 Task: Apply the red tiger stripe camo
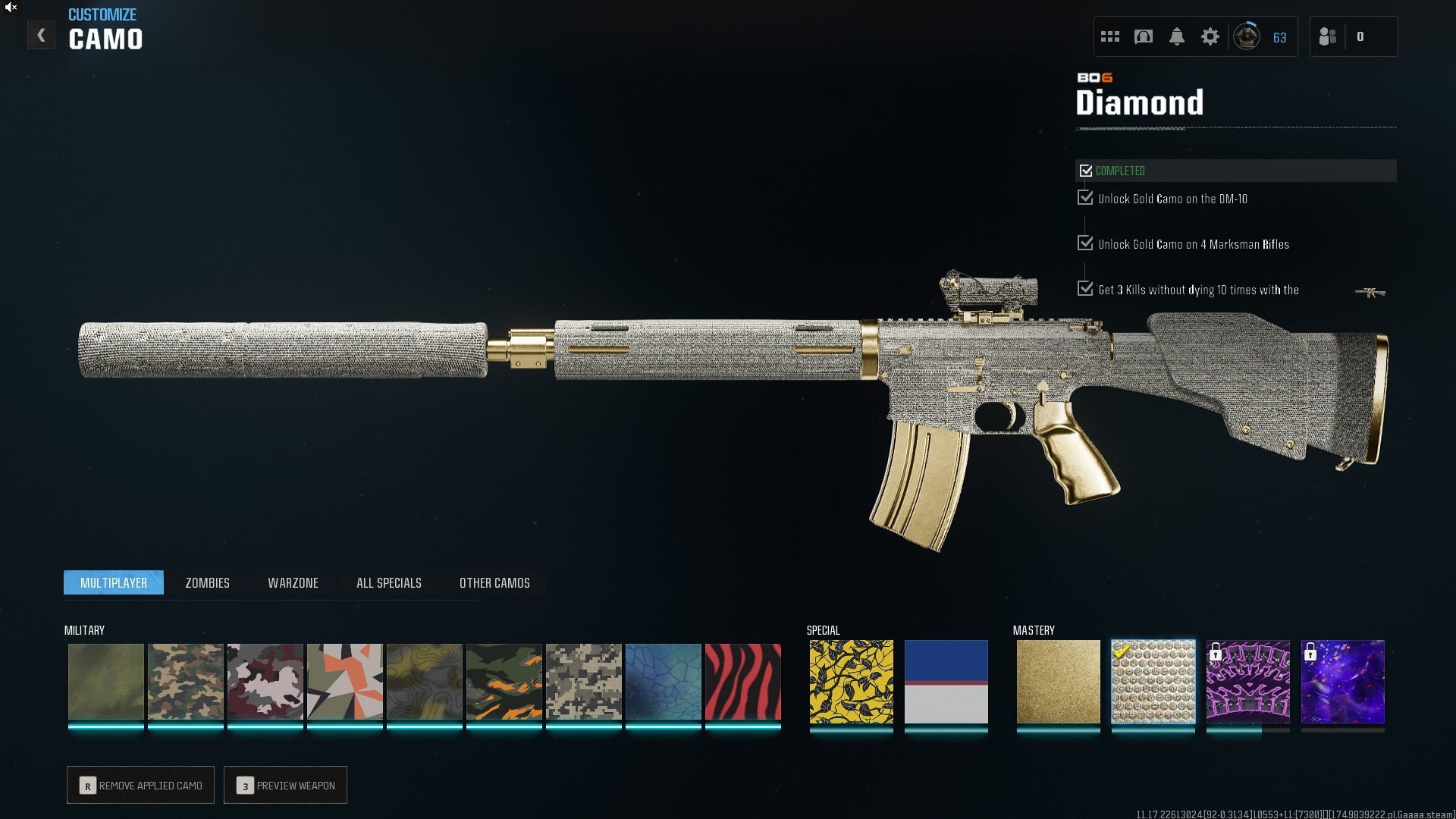pyautogui.click(x=742, y=682)
